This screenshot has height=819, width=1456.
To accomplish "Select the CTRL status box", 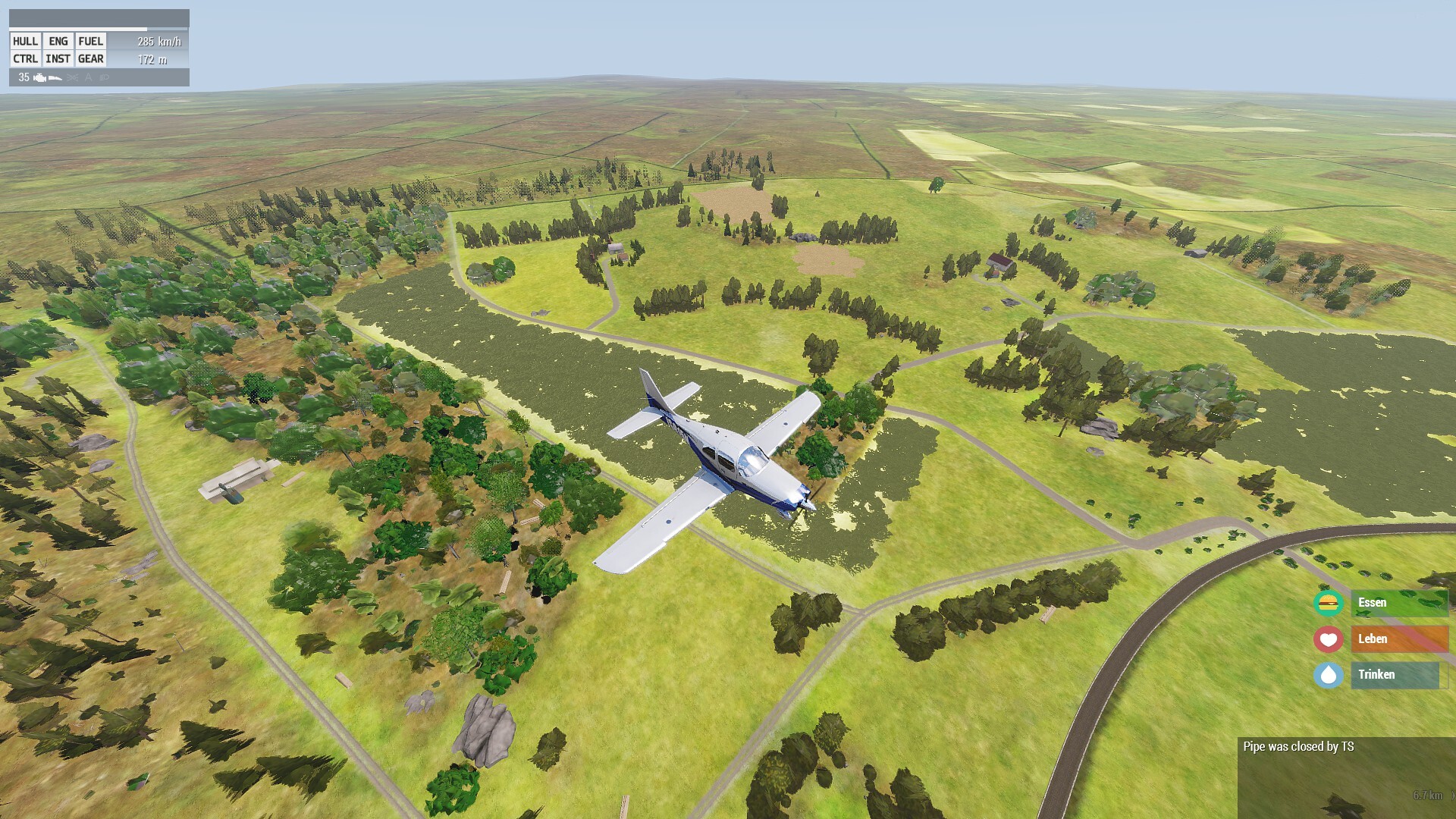I will (x=25, y=59).
